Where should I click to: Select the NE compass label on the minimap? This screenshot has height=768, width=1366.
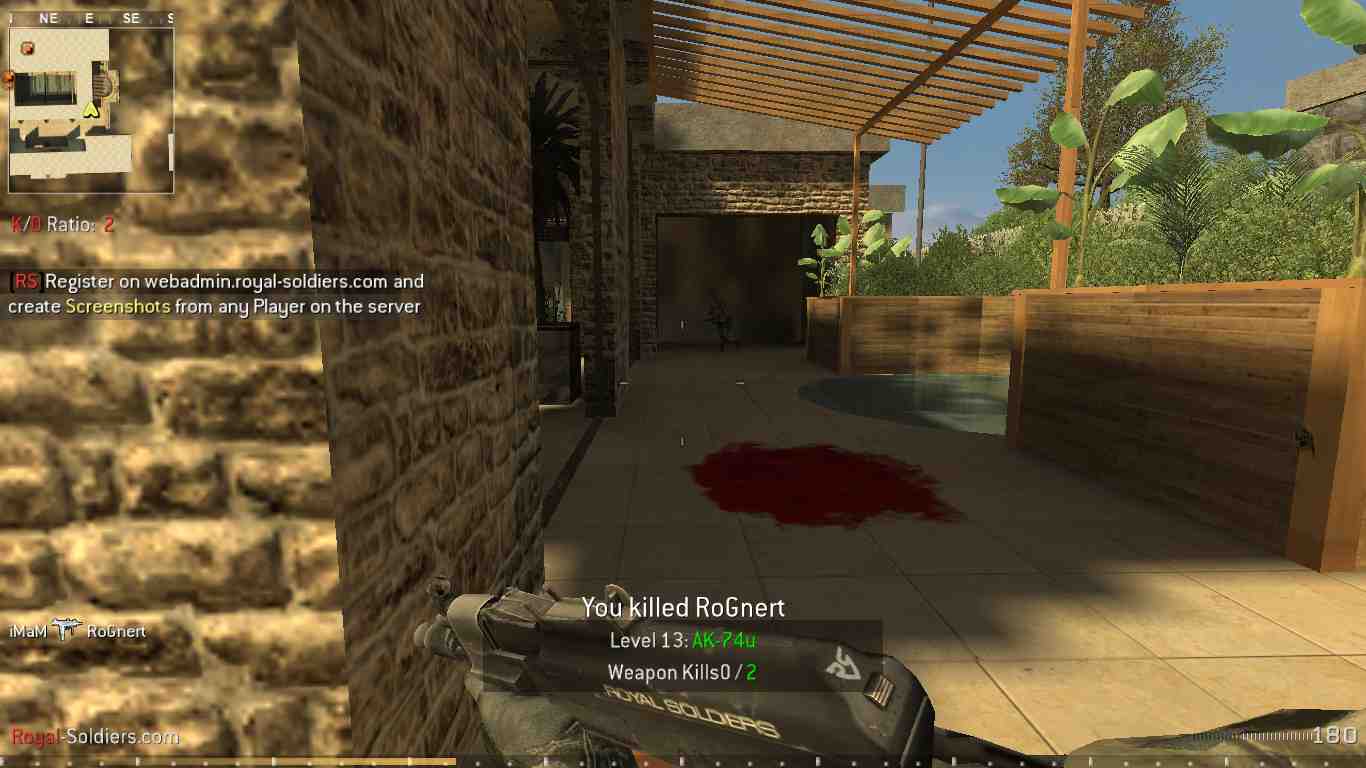pos(48,16)
